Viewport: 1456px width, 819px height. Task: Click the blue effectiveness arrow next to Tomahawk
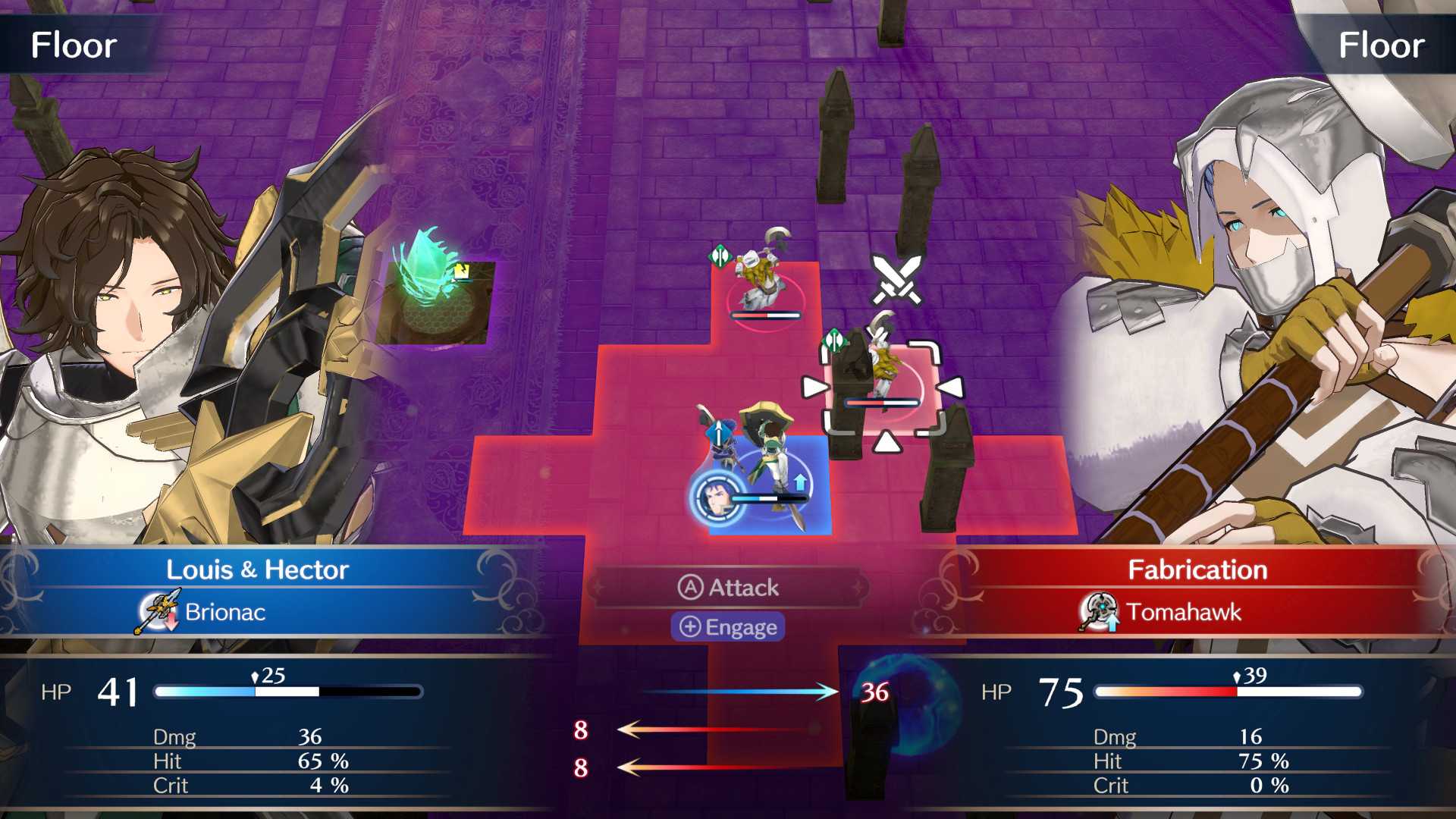coord(1112,624)
